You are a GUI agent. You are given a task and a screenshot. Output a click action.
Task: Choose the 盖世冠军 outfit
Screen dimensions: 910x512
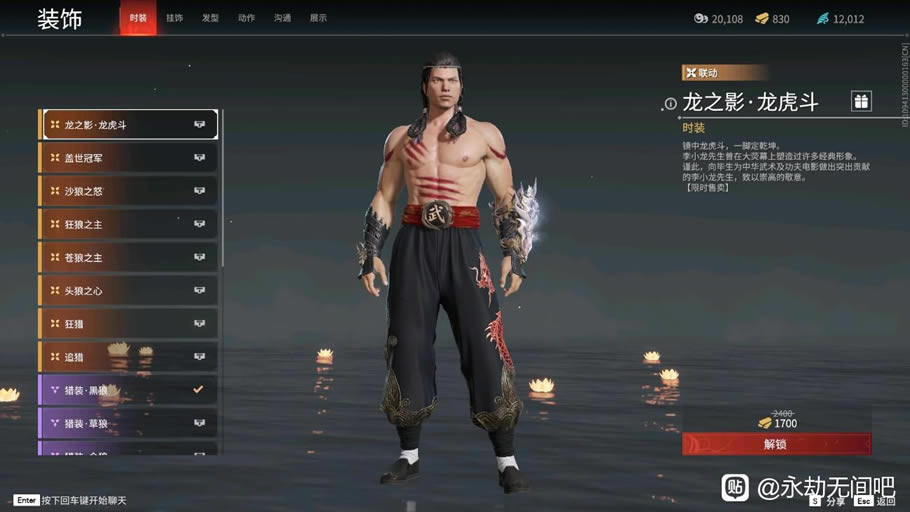click(x=130, y=158)
